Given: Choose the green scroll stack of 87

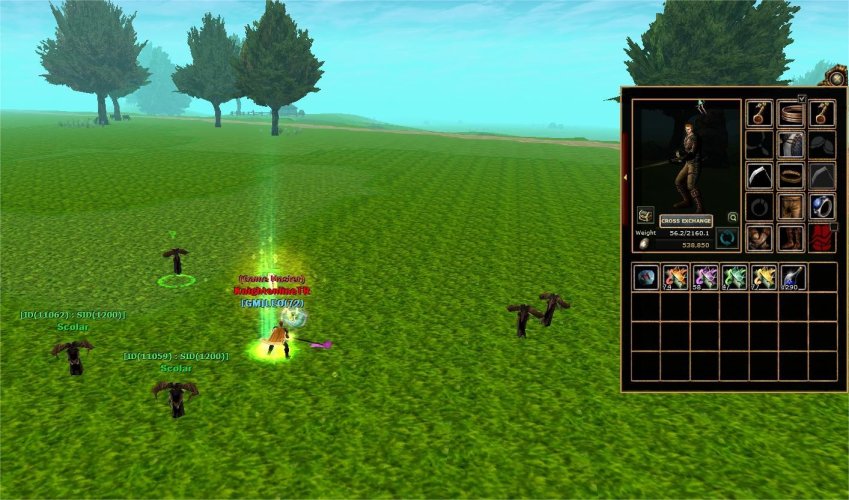Looking at the screenshot, I should point(734,277).
